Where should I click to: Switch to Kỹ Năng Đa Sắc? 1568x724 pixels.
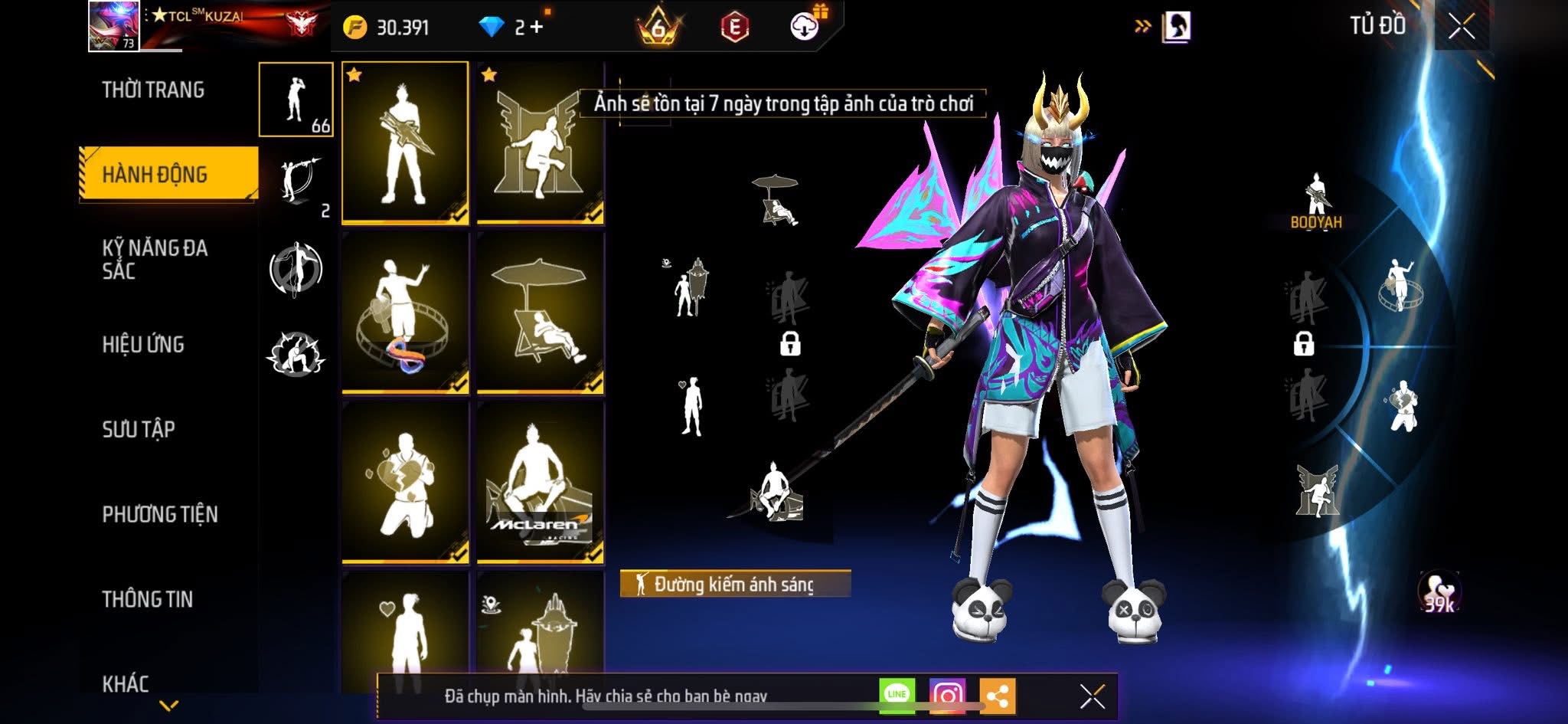155,259
